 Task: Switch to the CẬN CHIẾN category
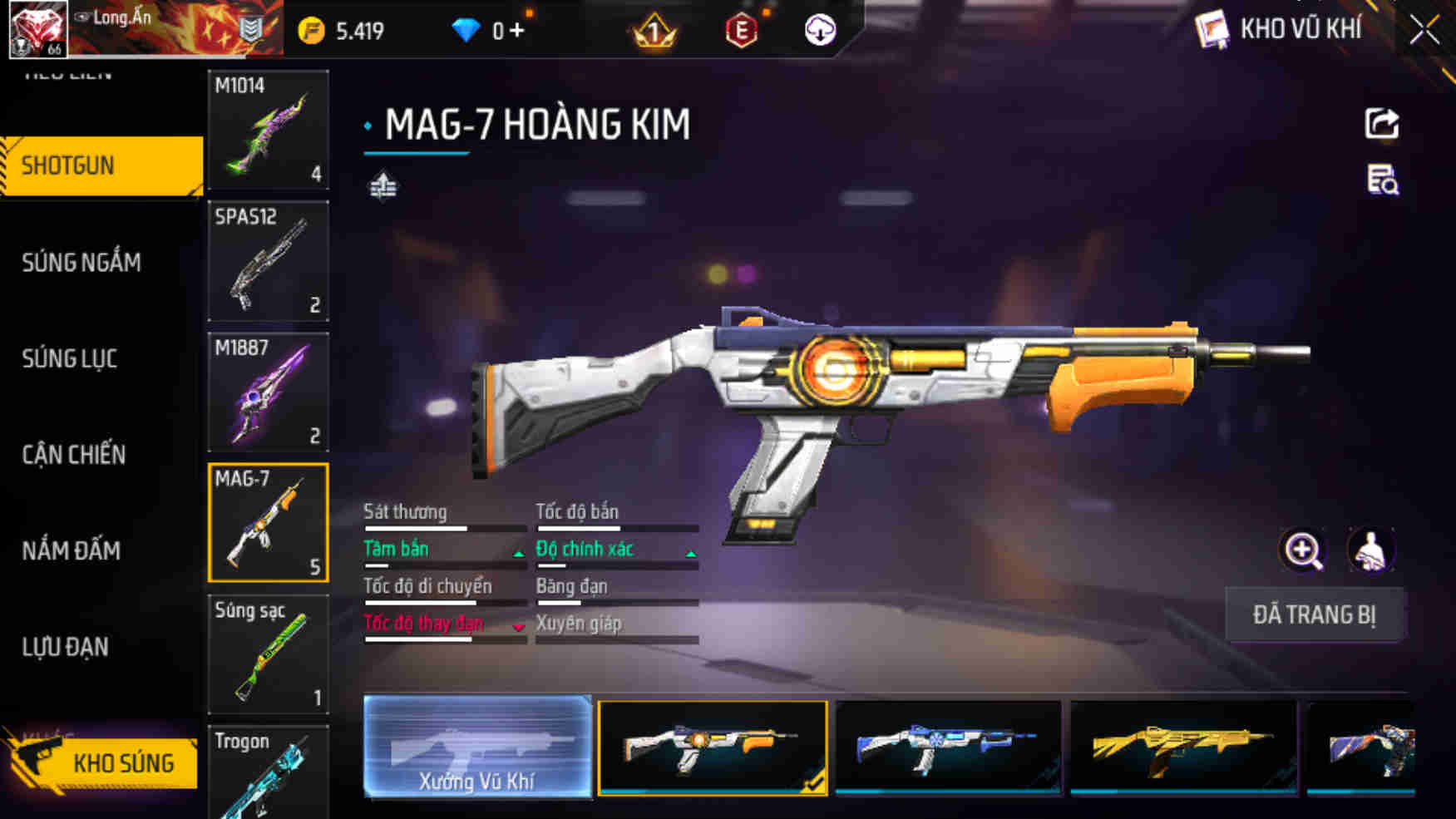[74, 455]
